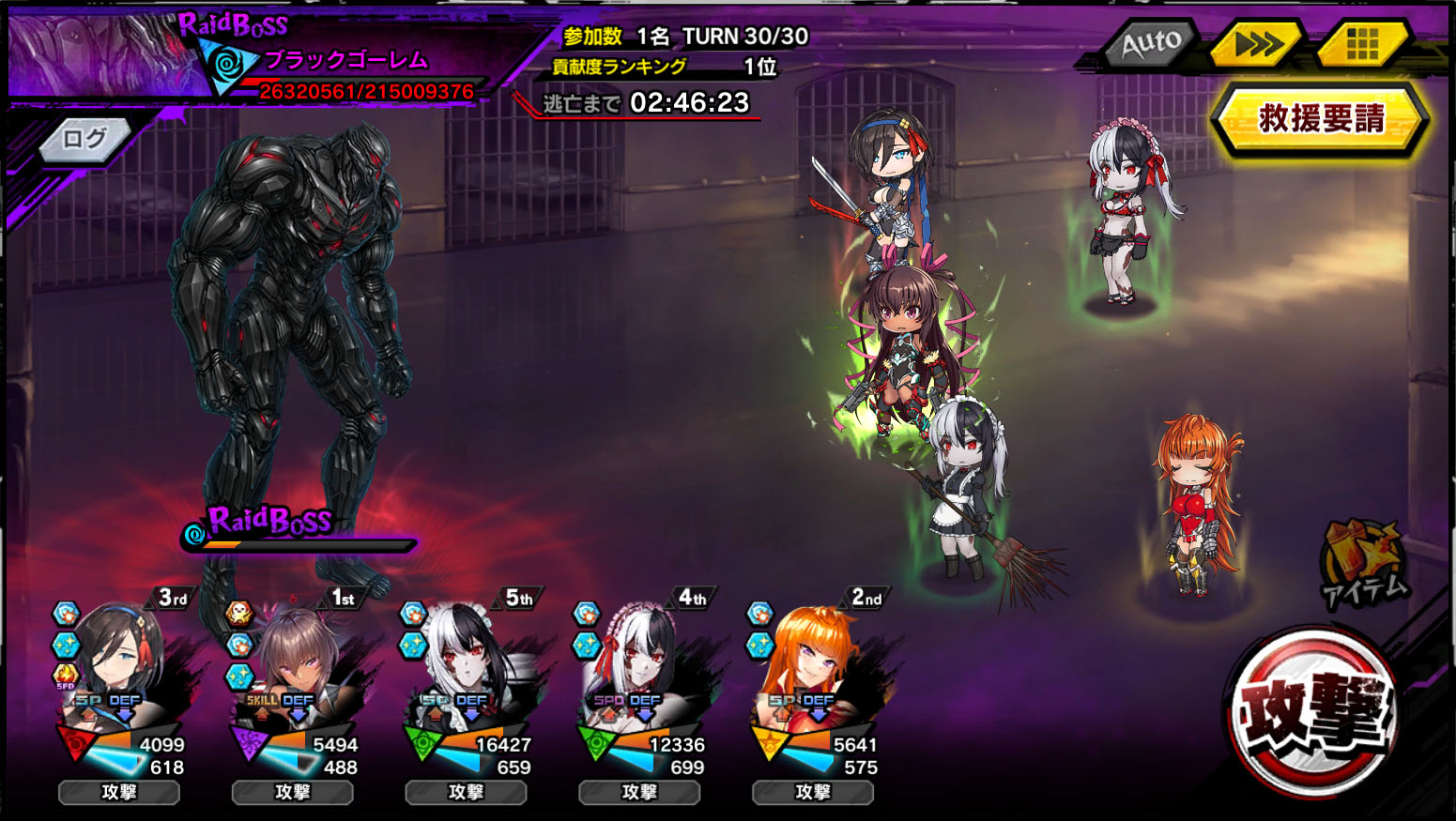Select 攻撃 under the 4th-order character
The width and height of the screenshot is (1456, 821).
click(639, 792)
